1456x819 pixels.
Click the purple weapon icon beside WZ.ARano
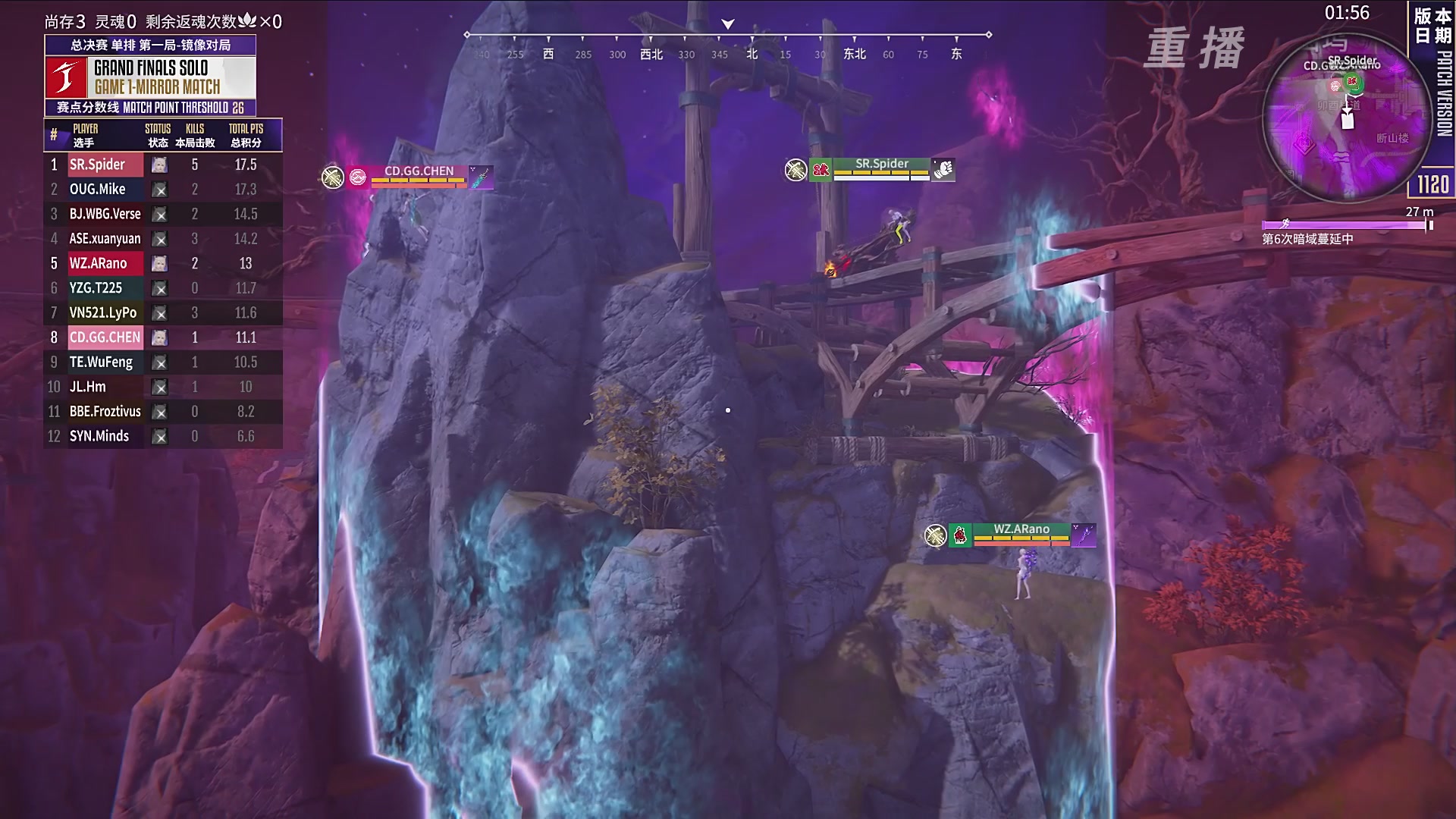pos(1084,535)
